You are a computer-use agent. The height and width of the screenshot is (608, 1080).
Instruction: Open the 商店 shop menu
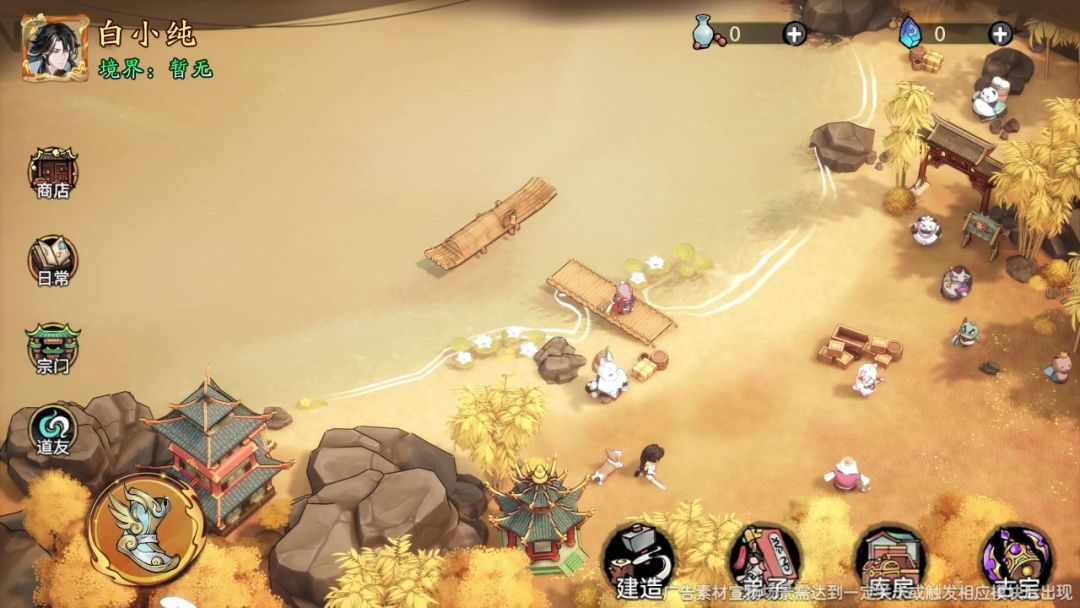[x=53, y=172]
